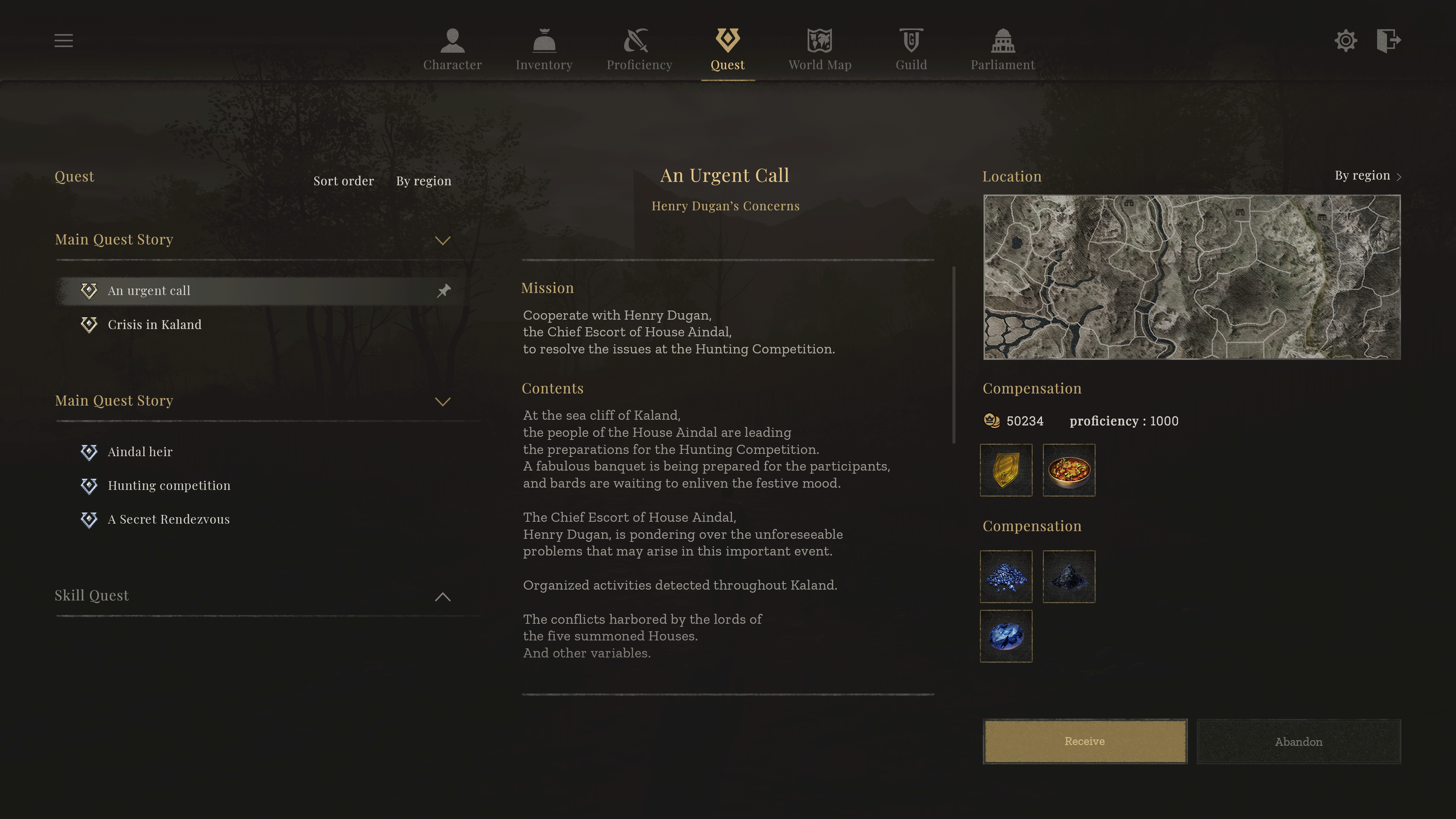Inspect the golden shield reward item
The width and height of the screenshot is (1456, 819).
tap(1006, 470)
